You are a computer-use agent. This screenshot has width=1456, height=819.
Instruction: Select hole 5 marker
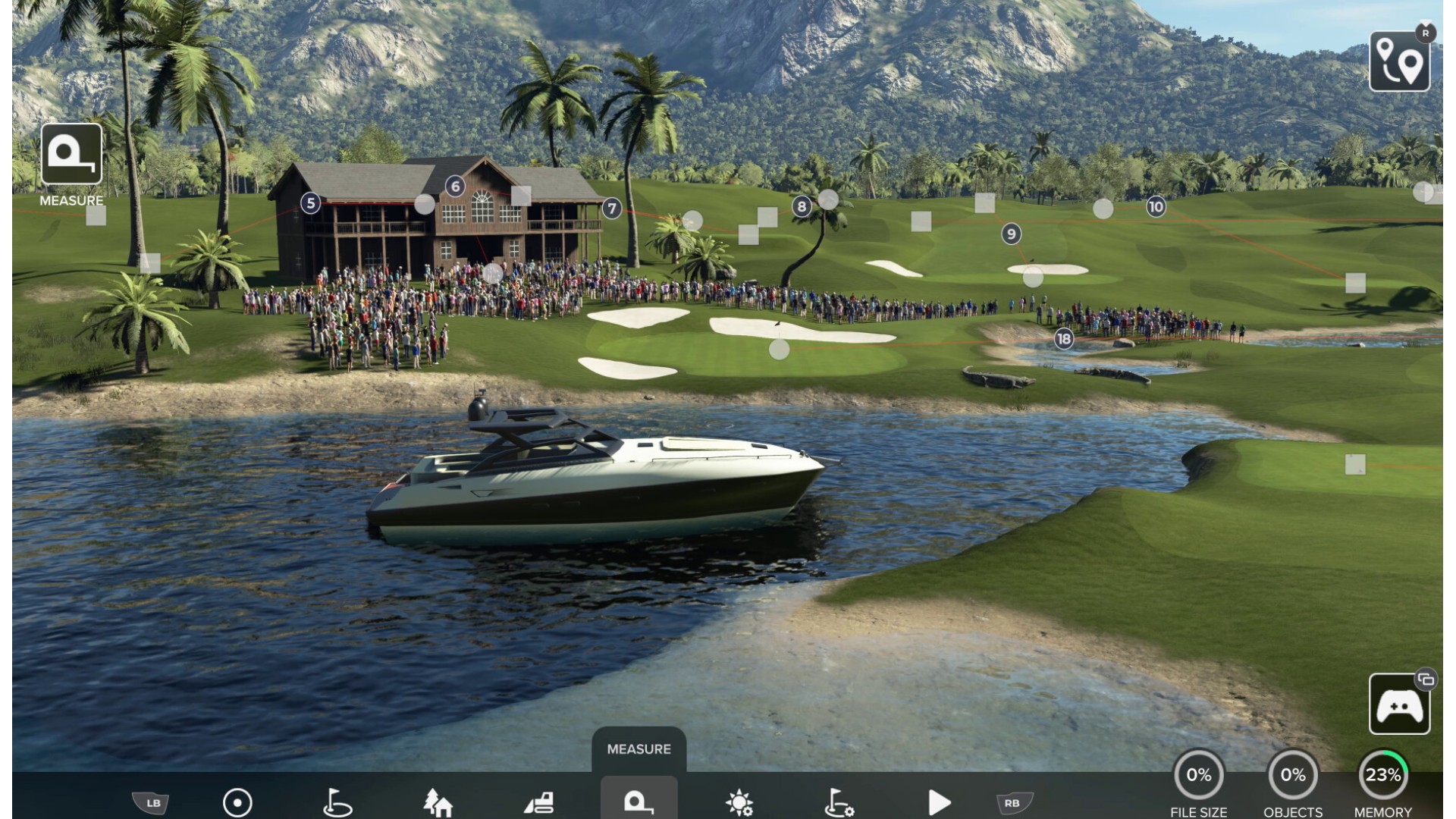(310, 203)
